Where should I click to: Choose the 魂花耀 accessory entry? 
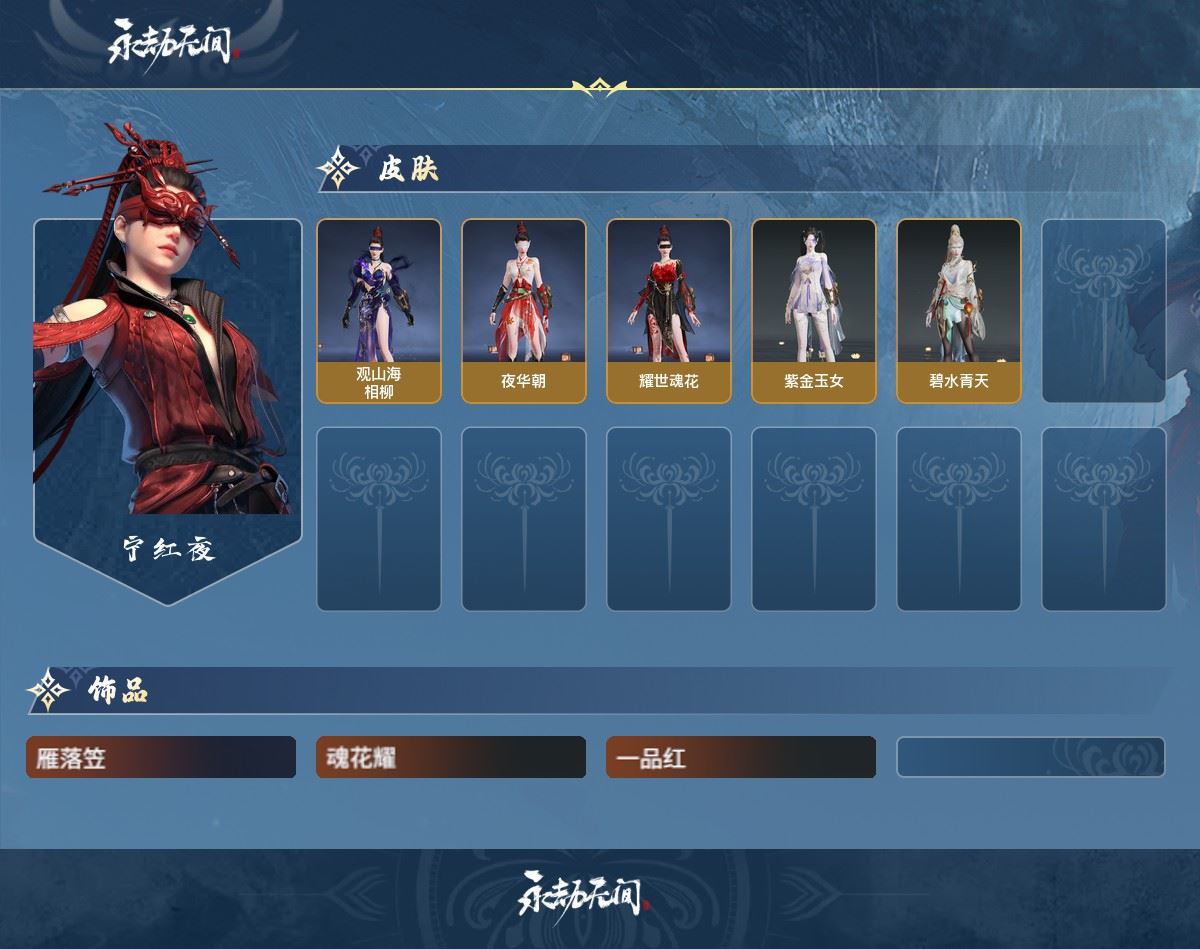click(451, 758)
